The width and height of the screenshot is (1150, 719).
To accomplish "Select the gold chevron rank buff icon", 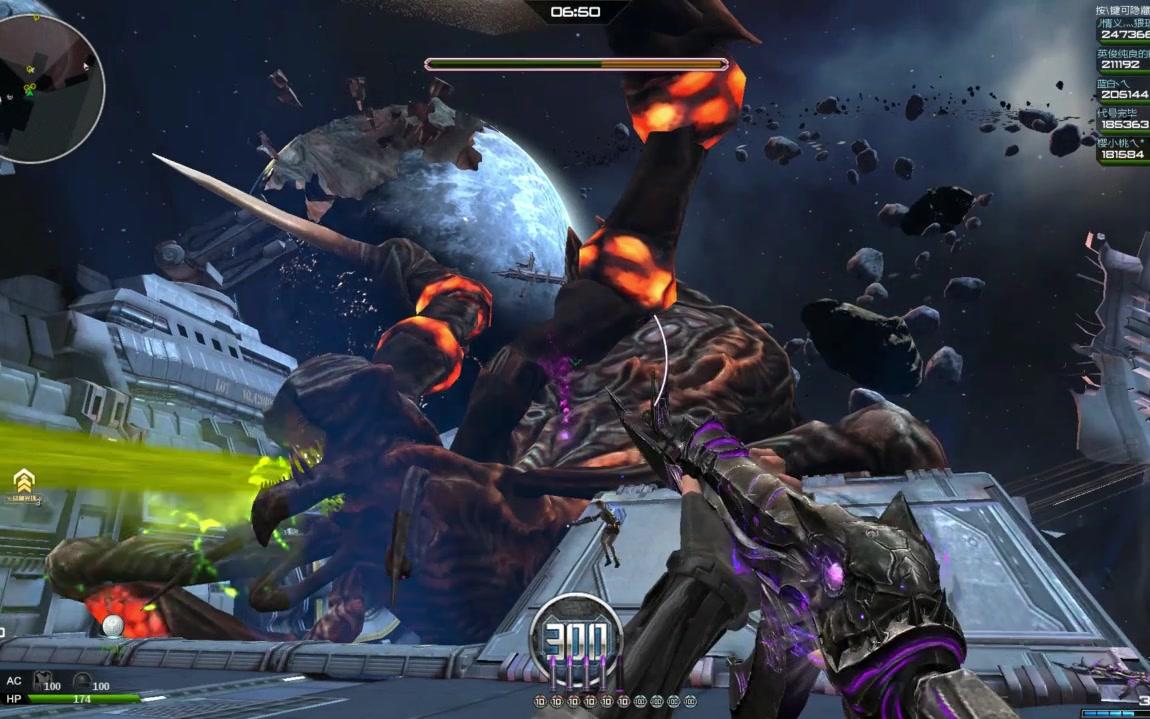I will pyautogui.click(x=23, y=479).
